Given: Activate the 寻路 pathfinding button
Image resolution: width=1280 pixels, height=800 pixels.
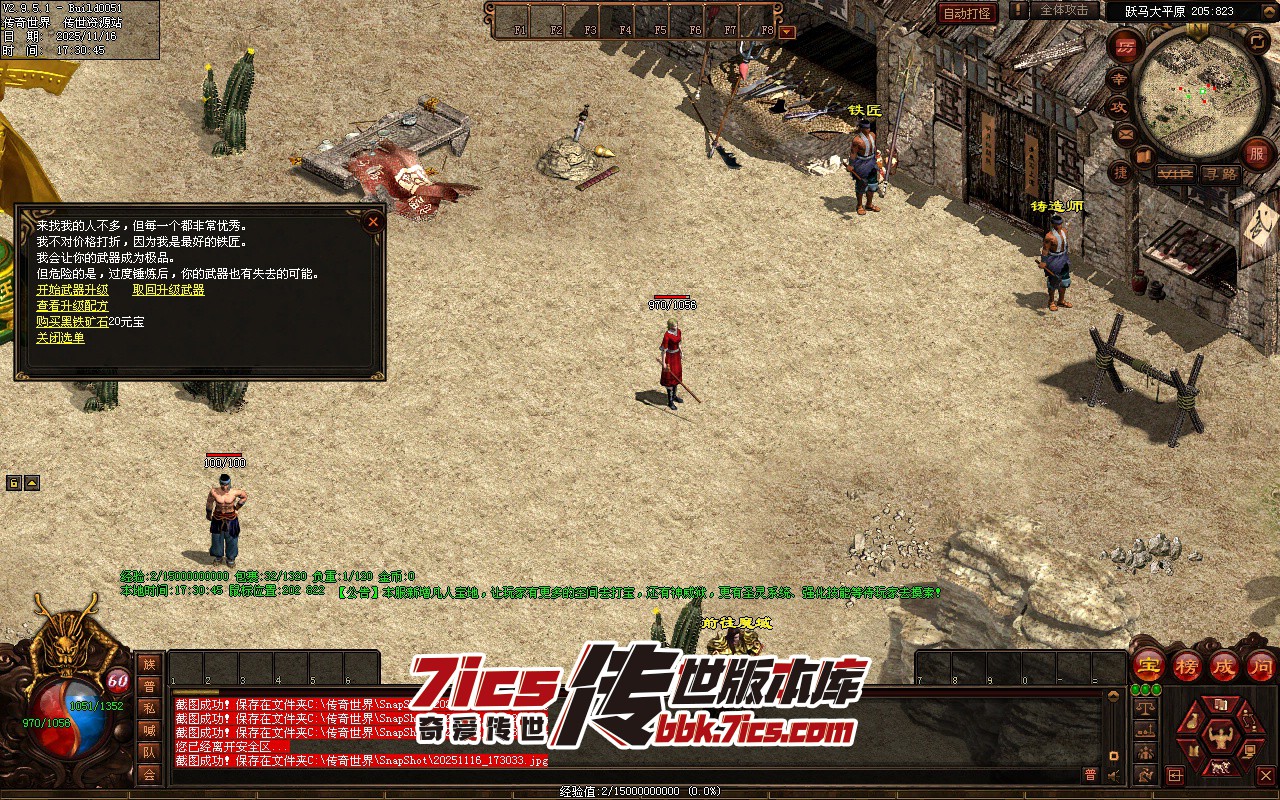Looking at the screenshot, I should click(1220, 174).
